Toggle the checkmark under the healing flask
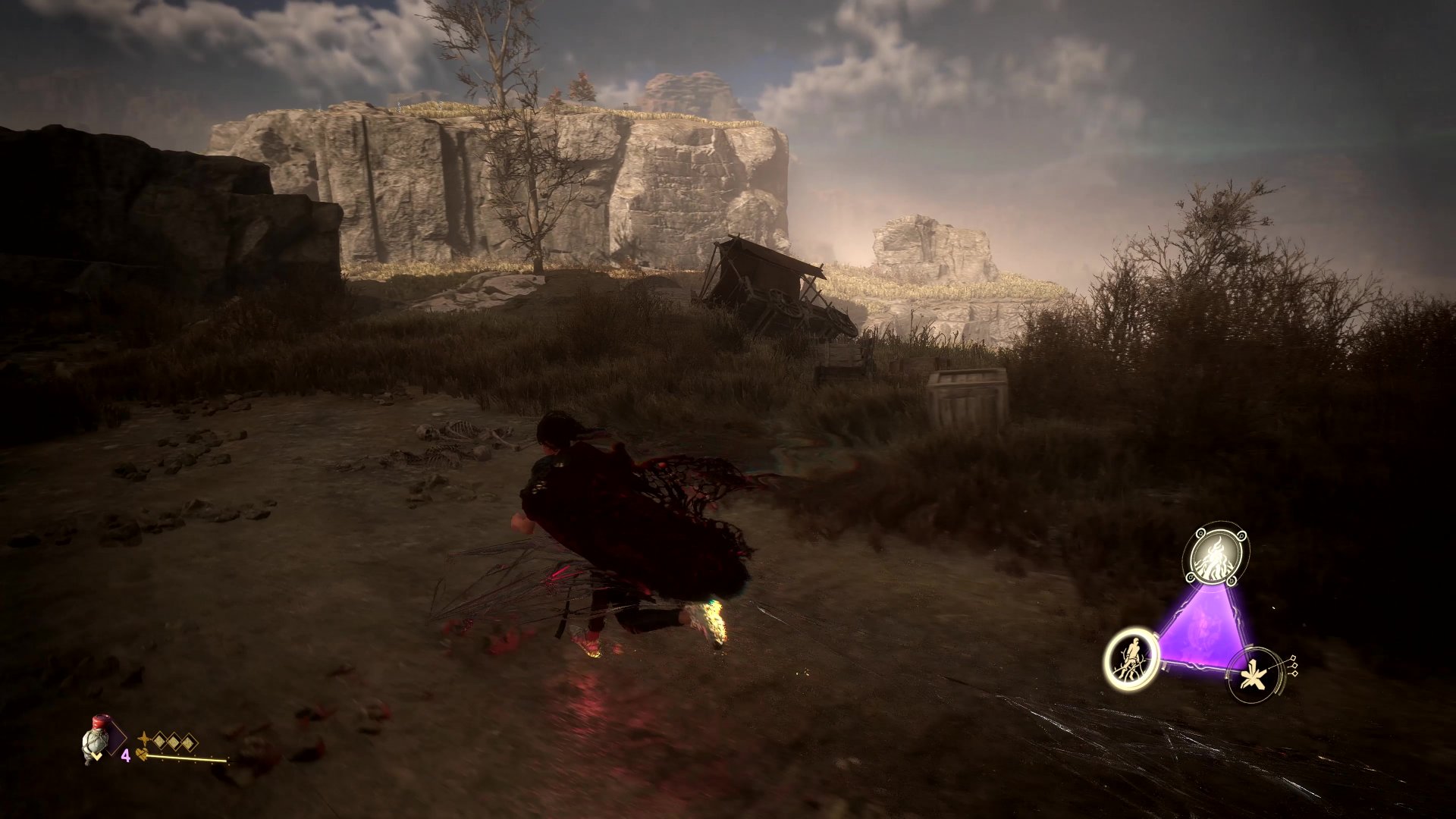The height and width of the screenshot is (819, 1456). coord(97,756)
